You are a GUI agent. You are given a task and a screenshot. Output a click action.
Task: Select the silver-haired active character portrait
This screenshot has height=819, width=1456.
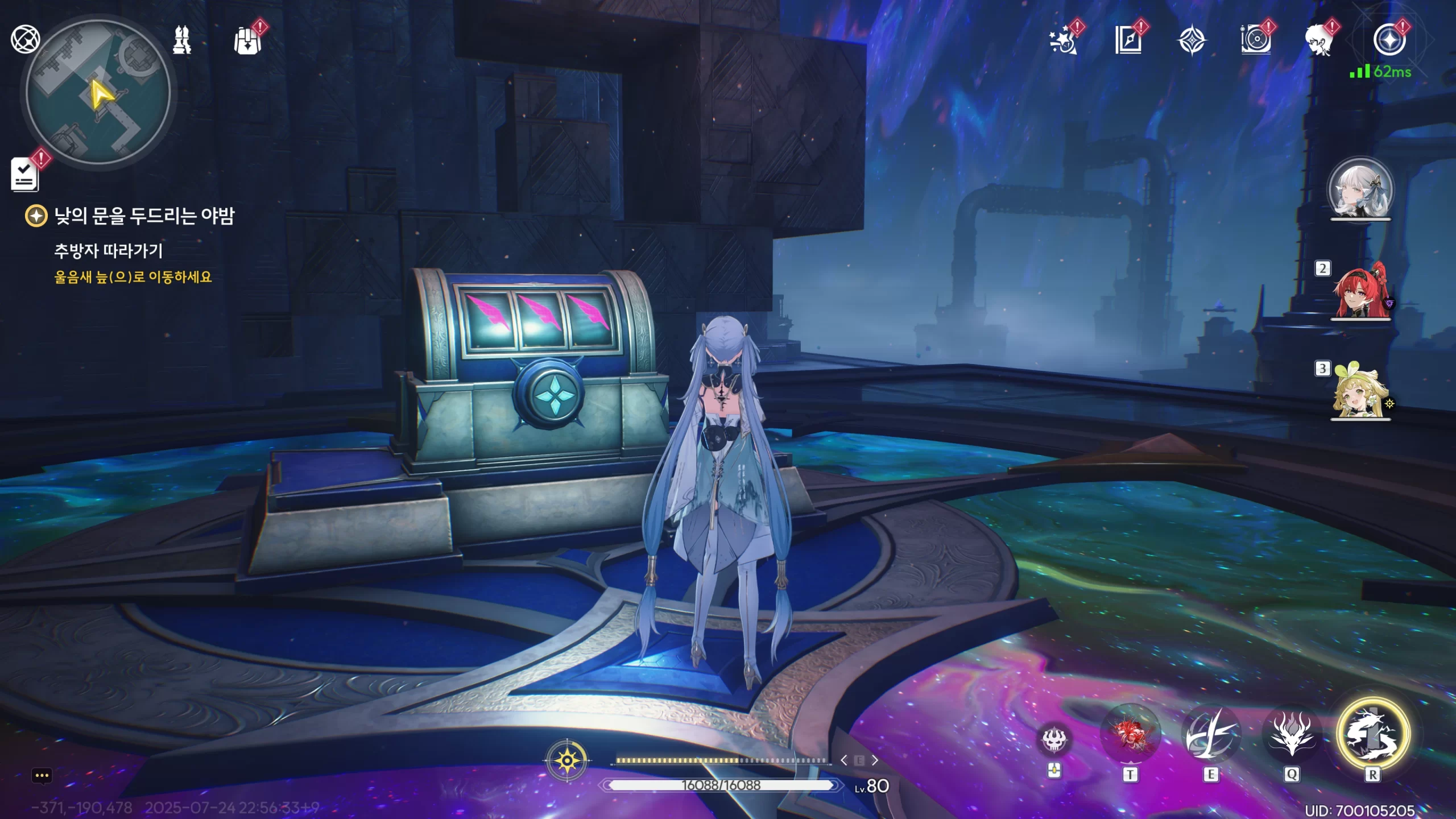click(1360, 189)
